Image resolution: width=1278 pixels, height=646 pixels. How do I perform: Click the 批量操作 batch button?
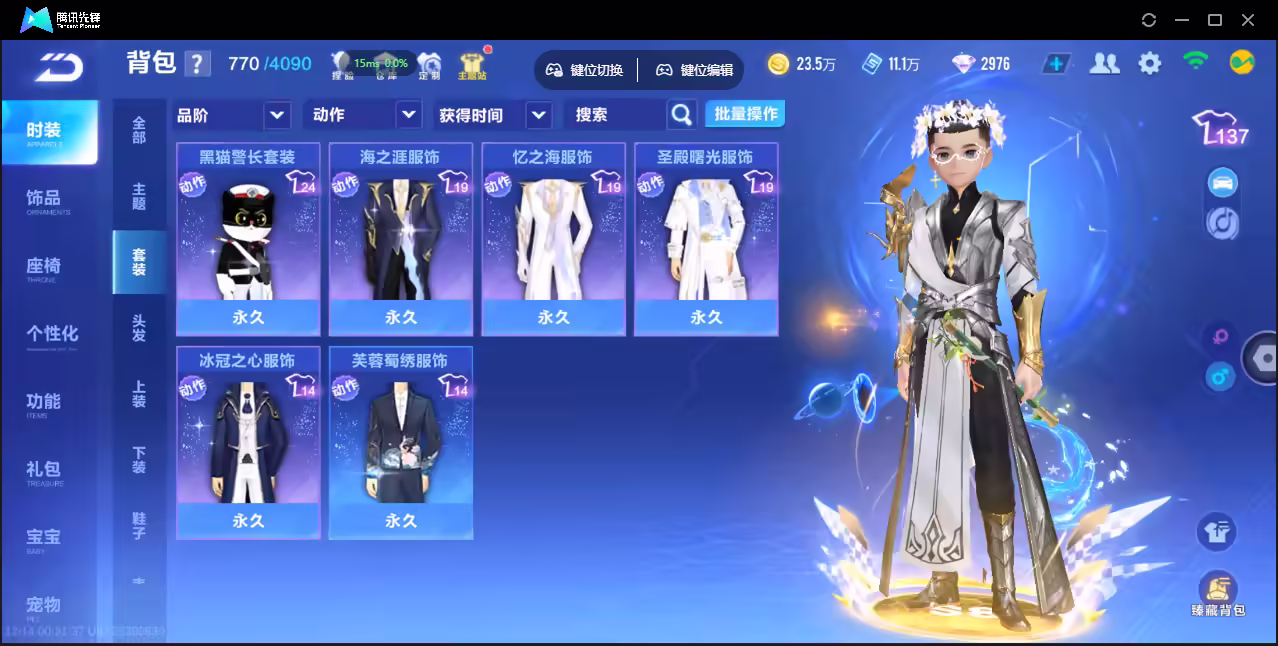(x=745, y=114)
